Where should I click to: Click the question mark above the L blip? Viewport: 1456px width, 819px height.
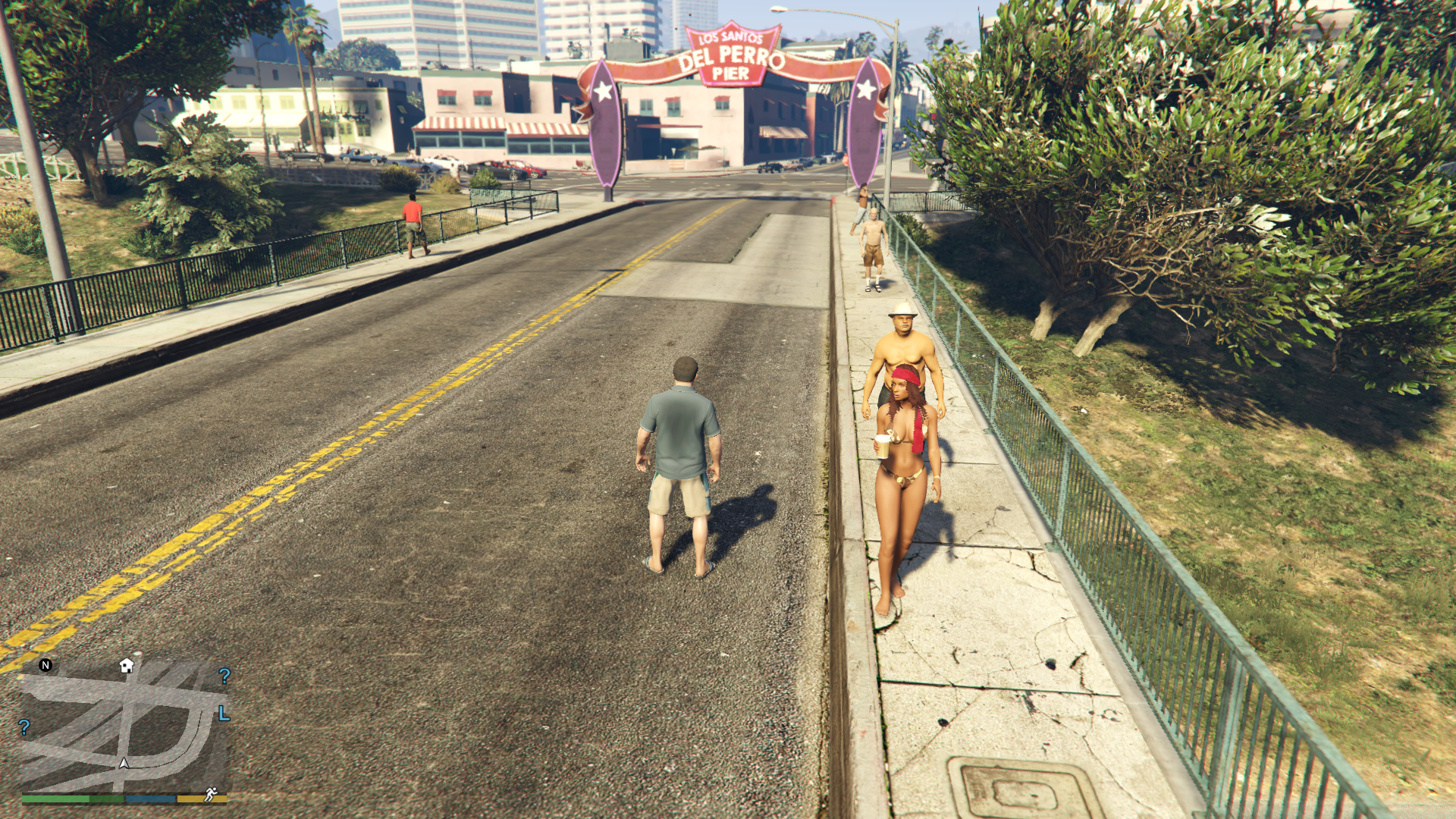tap(224, 676)
